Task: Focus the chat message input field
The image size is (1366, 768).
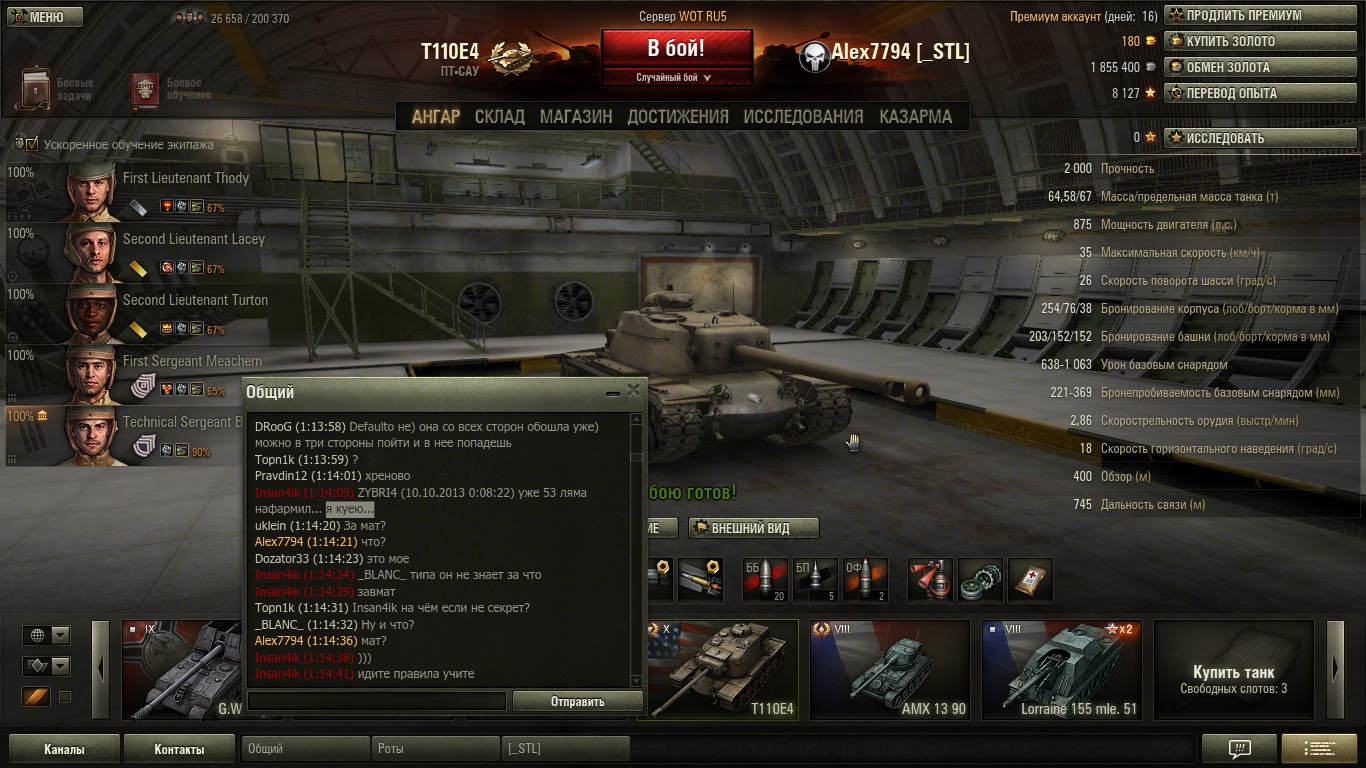Action: pyautogui.click(x=377, y=702)
